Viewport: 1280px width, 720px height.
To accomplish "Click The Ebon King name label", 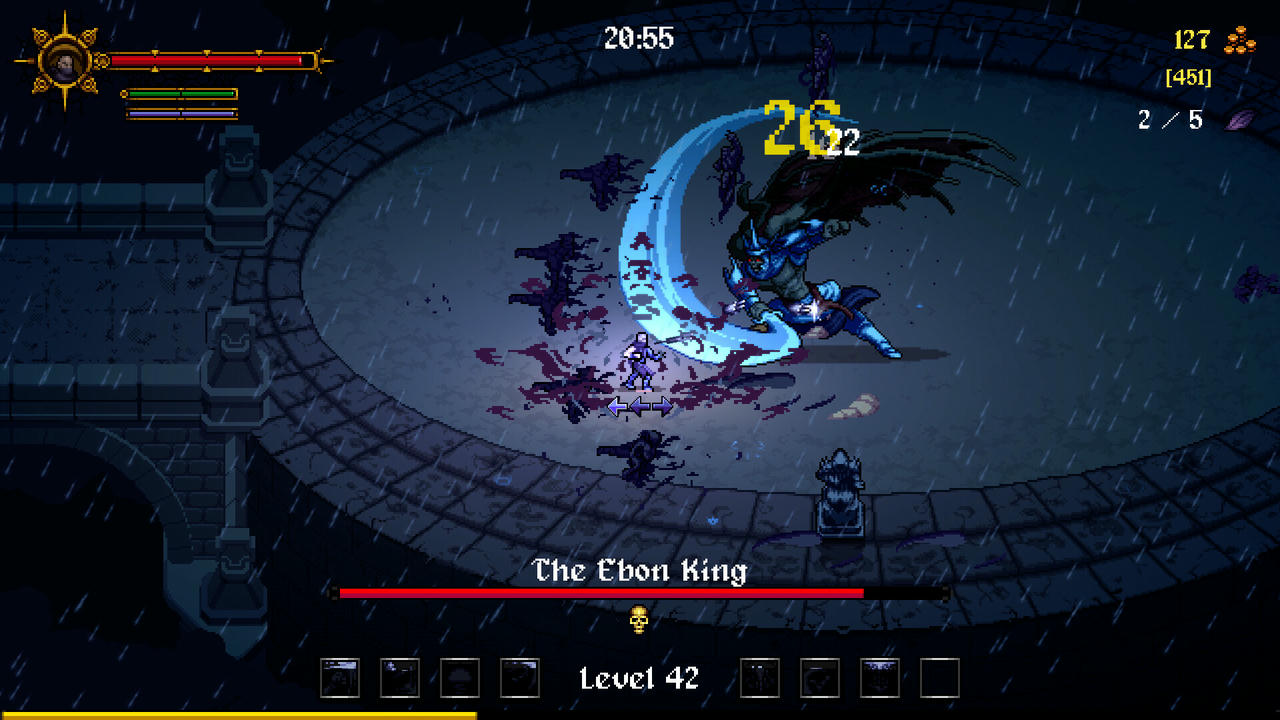I will click(641, 570).
